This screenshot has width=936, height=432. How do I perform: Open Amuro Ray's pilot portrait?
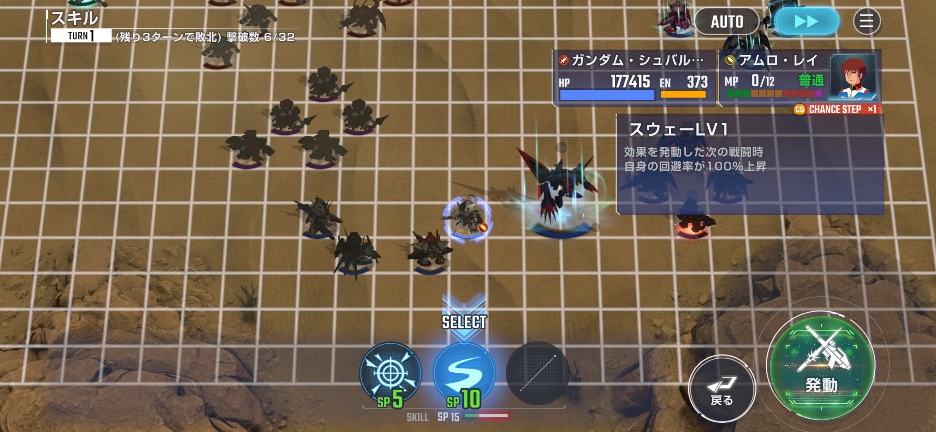pos(853,76)
